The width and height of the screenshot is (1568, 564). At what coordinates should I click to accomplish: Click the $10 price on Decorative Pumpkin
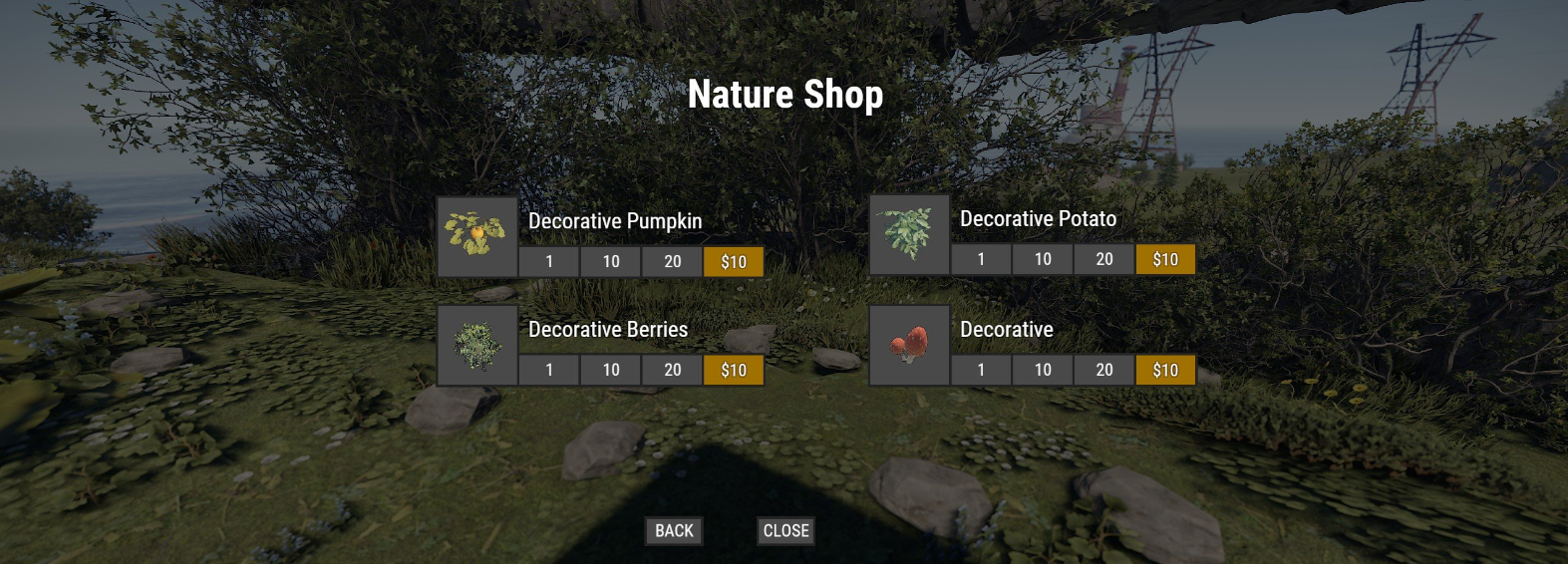pyautogui.click(x=734, y=262)
